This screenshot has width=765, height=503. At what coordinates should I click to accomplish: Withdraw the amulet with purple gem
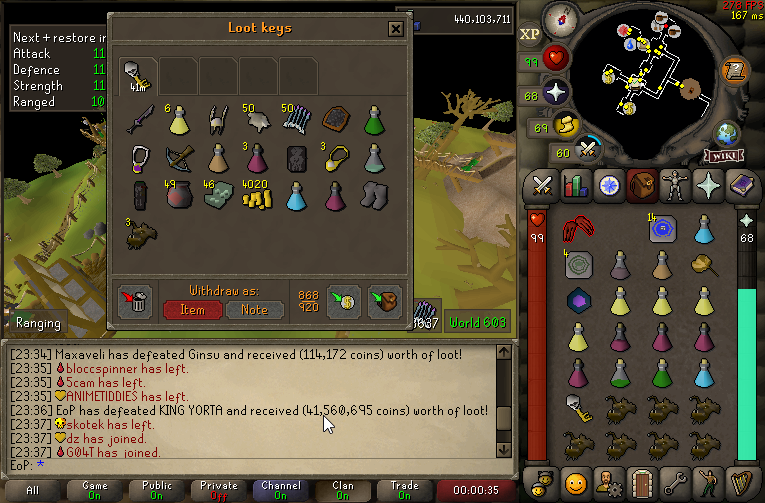139,158
